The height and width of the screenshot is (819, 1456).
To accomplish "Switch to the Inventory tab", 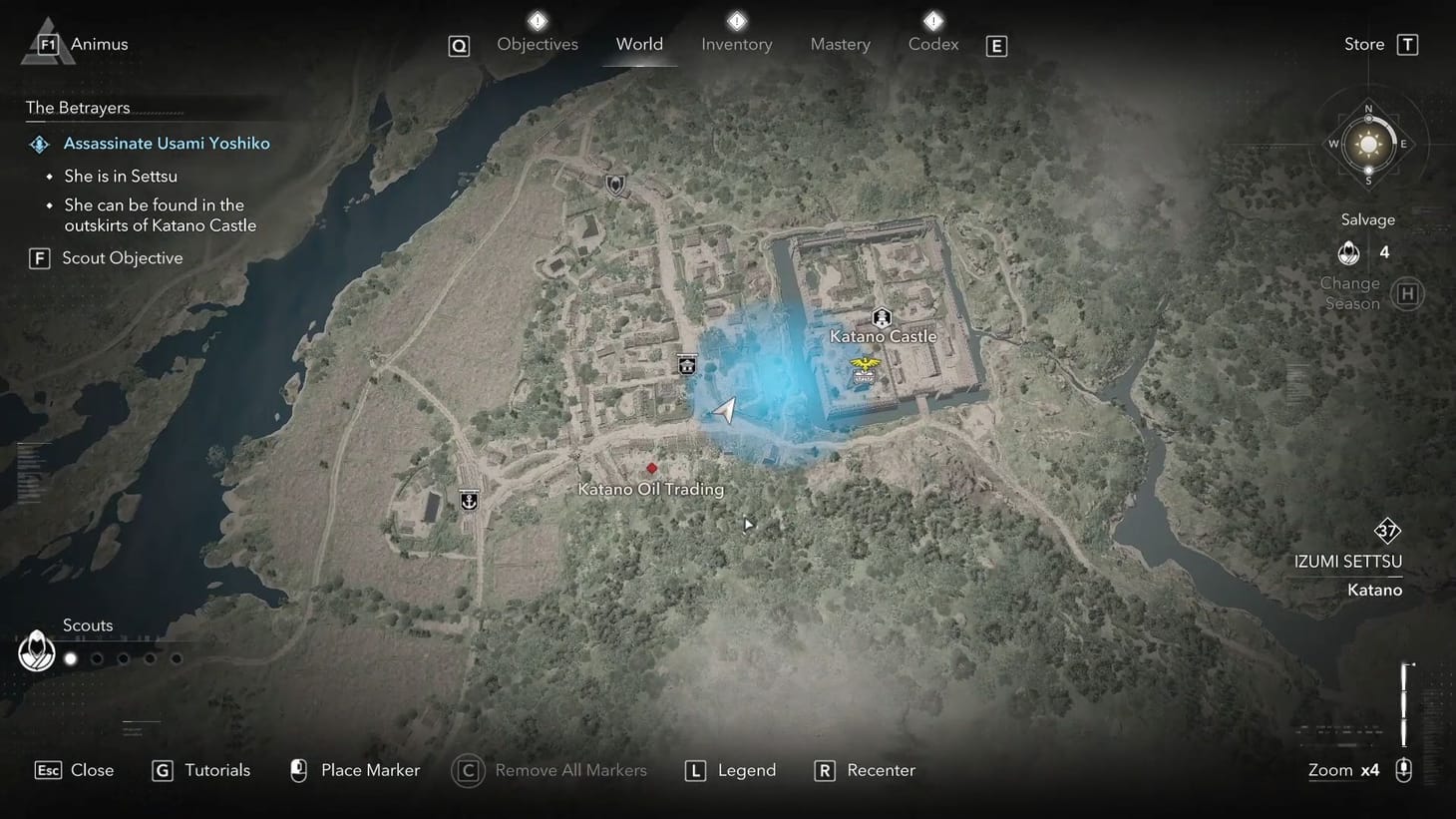I will pyautogui.click(x=736, y=44).
